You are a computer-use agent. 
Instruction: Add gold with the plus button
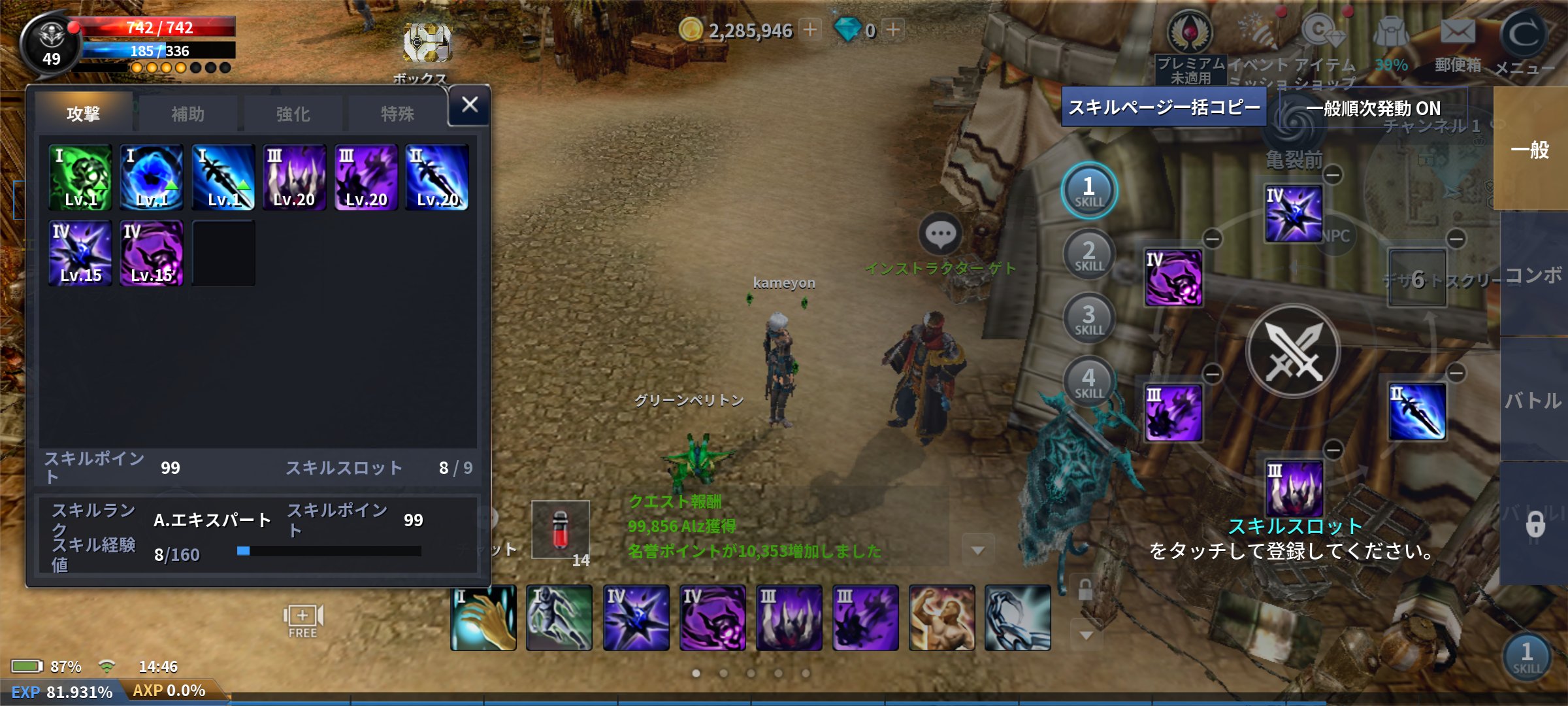(810, 29)
